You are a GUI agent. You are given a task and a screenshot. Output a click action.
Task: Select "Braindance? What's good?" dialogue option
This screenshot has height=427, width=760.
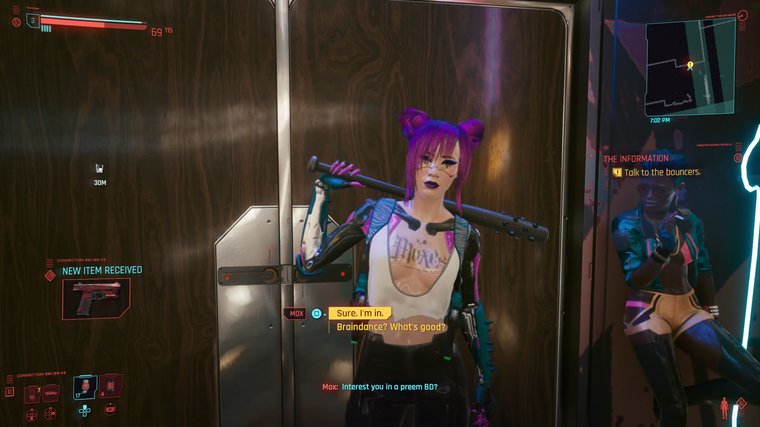click(391, 327)
